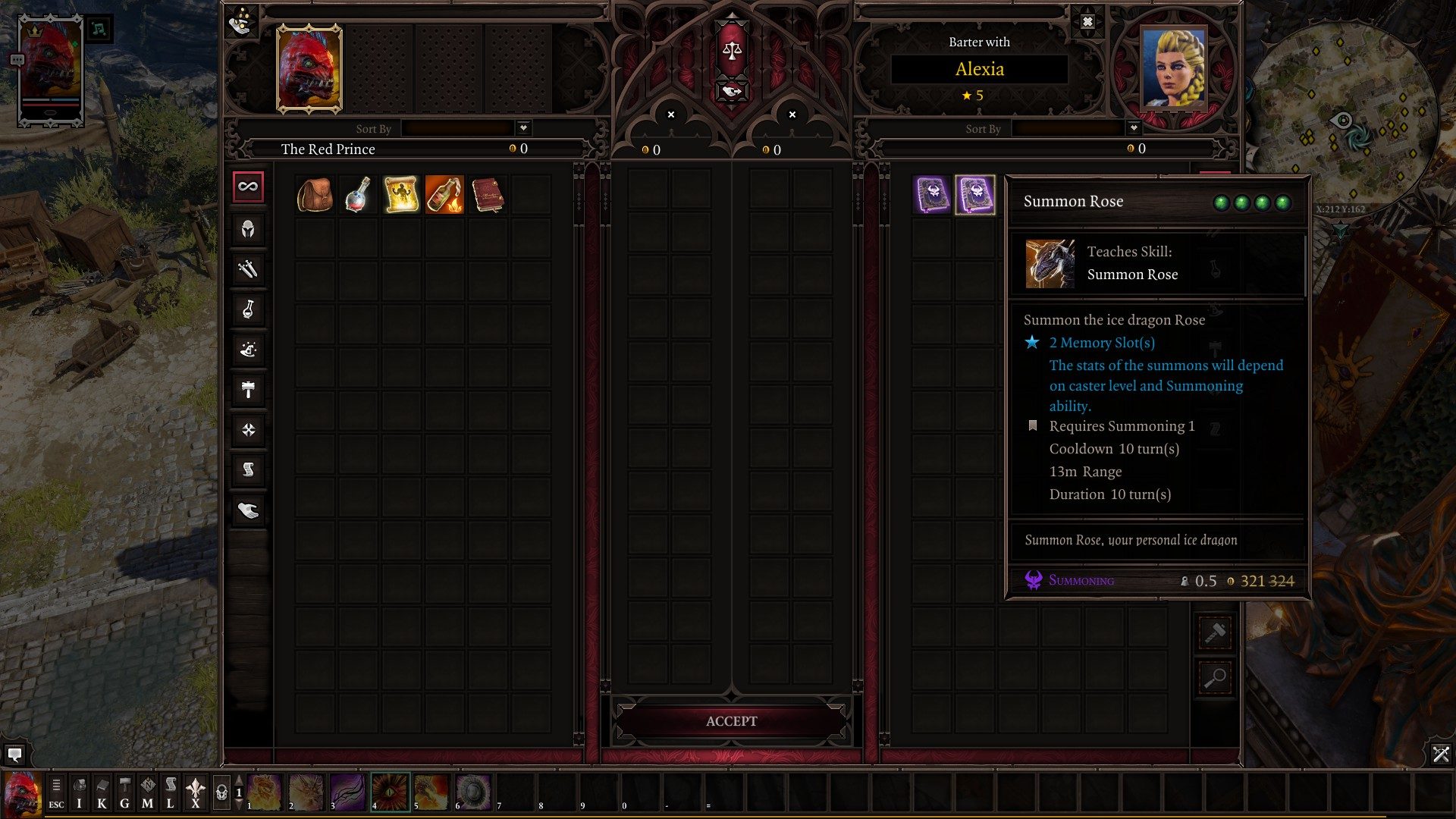
Task: Select the red book in inventory
Action: (x=487, y=195)
